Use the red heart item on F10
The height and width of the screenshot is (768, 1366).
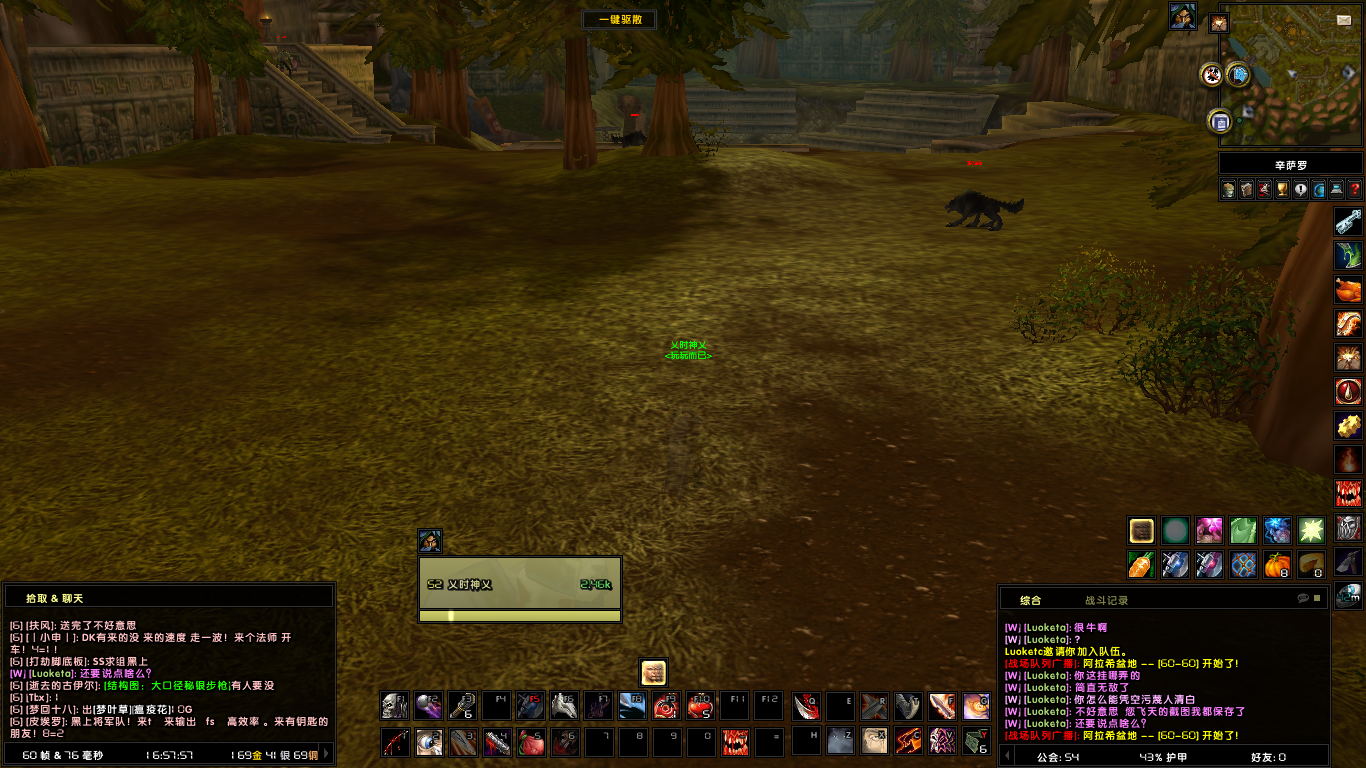(701, 706)
